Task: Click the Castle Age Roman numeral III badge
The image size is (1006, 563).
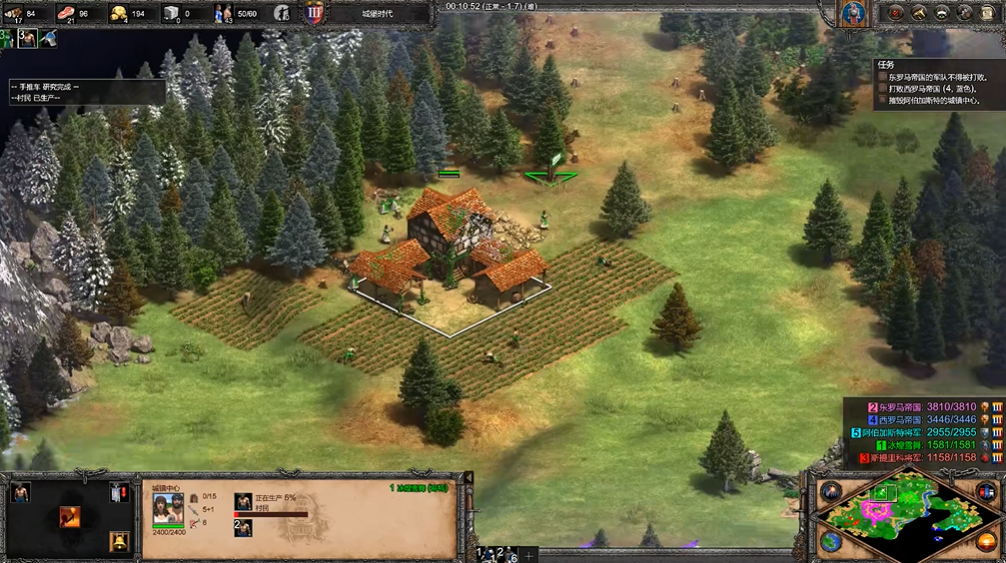Action: pos(313,13)
